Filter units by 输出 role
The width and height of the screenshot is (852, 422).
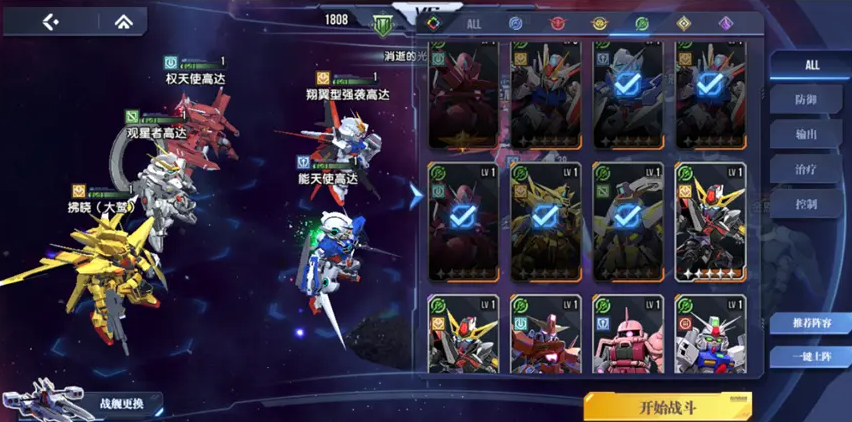pos(806,134)
